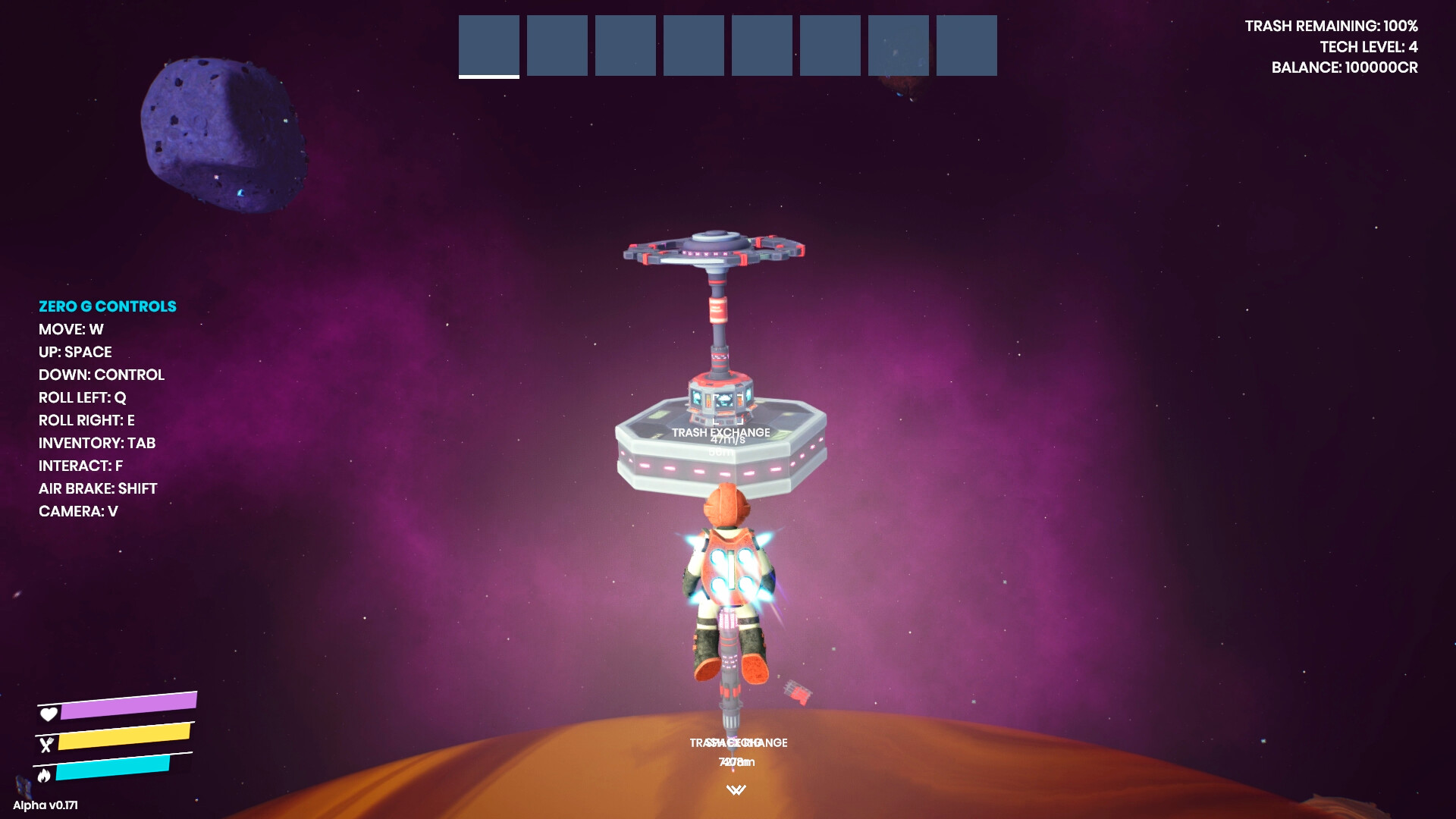
Task: Select the last hotbar slot
Action: click(x=968, y=45)
